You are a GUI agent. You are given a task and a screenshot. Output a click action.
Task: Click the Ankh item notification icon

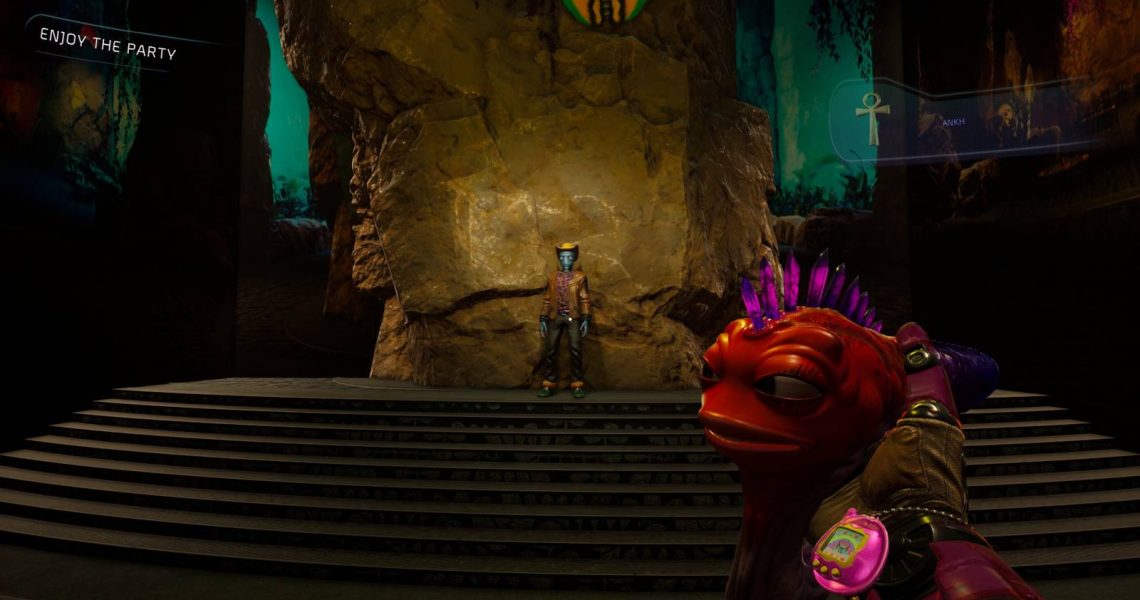[872, 119]
